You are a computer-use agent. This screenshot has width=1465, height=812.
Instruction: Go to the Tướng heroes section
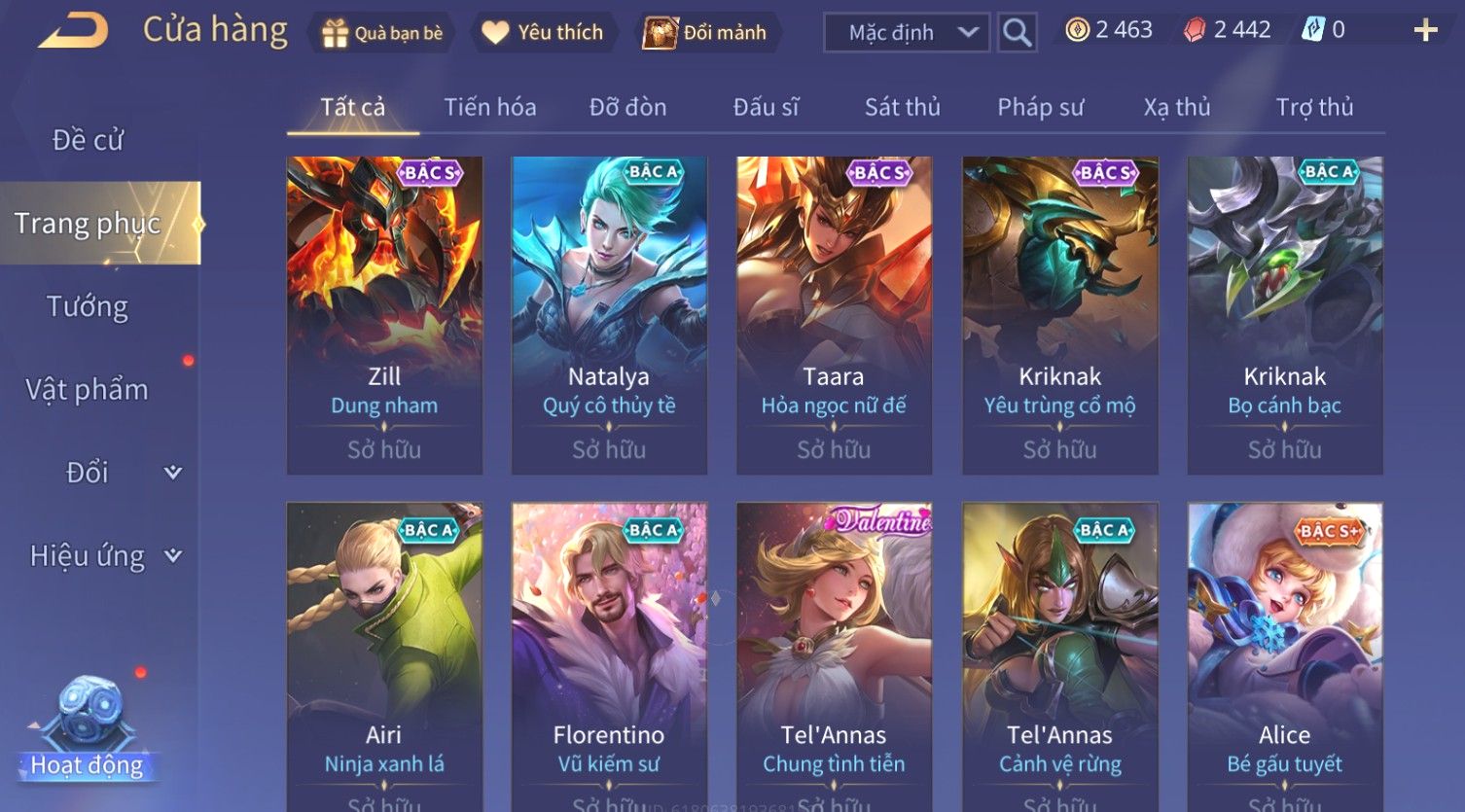tap(88, 306)
